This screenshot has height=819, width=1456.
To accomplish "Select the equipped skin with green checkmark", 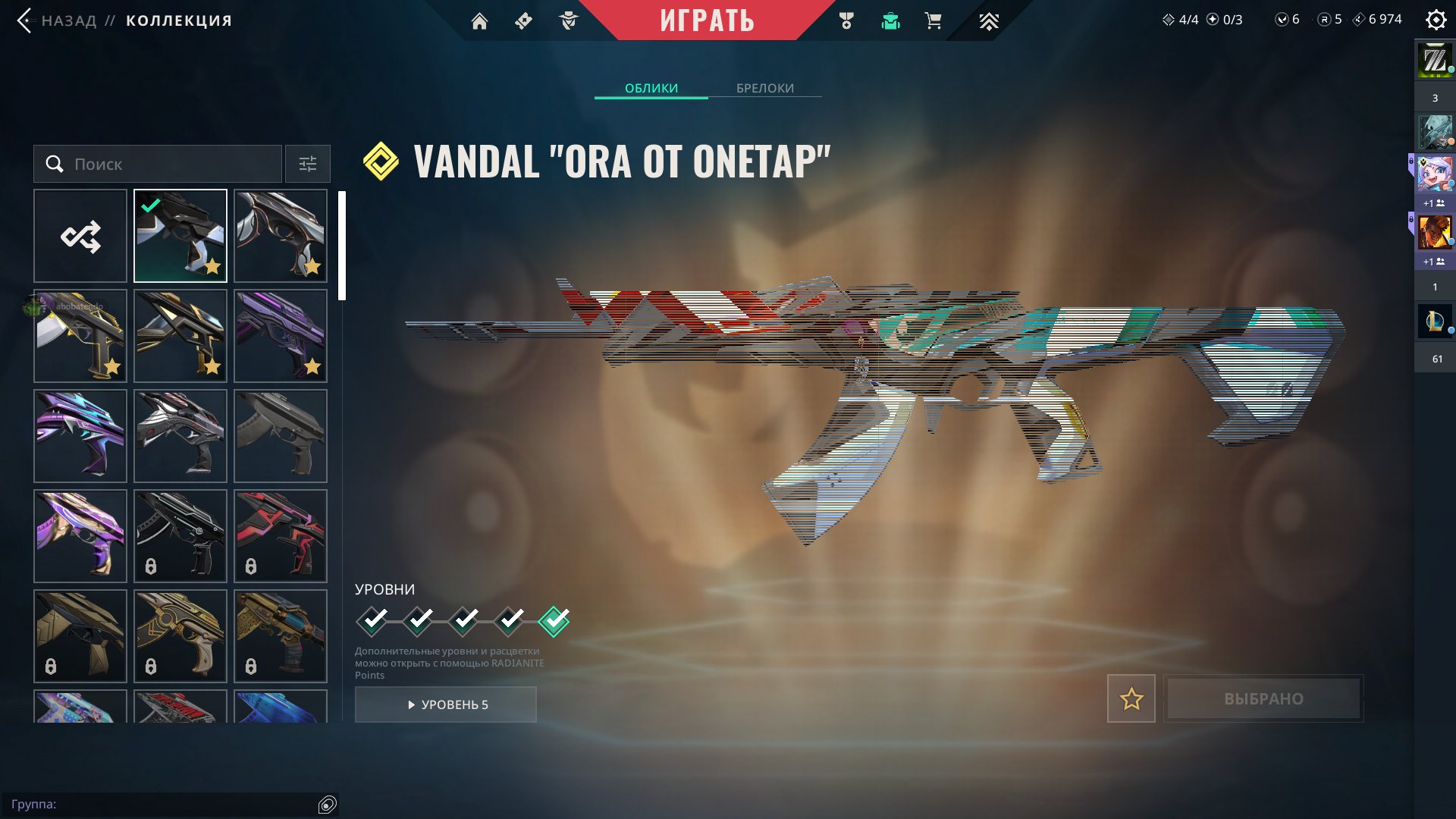I will coord(180,236).
